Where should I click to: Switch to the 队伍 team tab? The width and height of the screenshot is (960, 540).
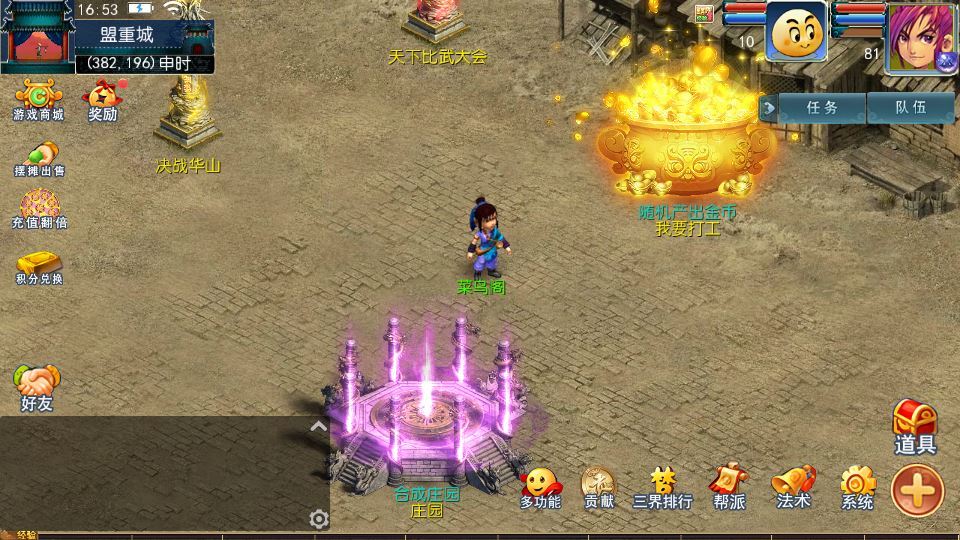pos(910,106)
